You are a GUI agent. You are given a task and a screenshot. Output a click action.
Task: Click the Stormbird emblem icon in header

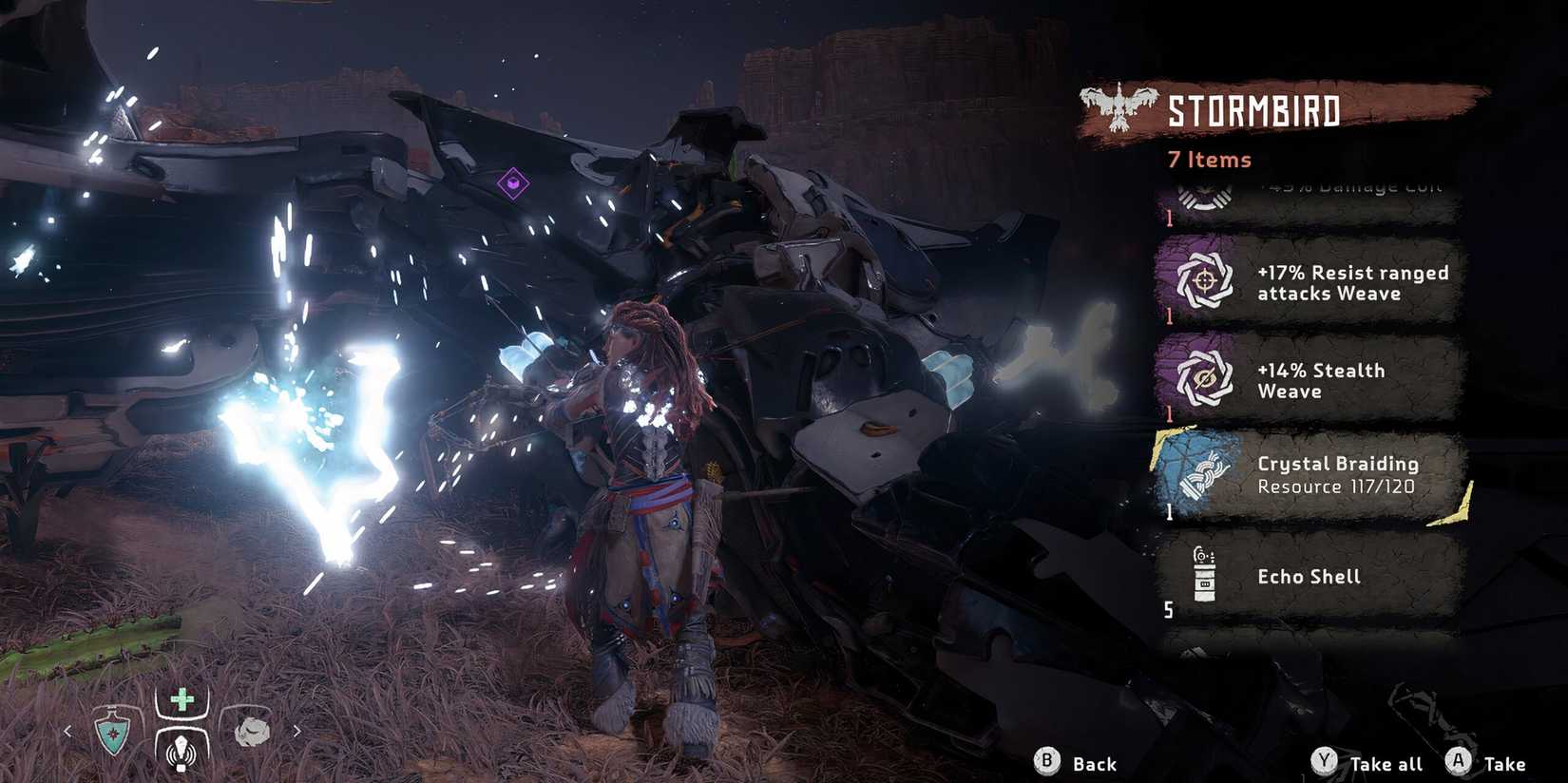coord(1119,107)
